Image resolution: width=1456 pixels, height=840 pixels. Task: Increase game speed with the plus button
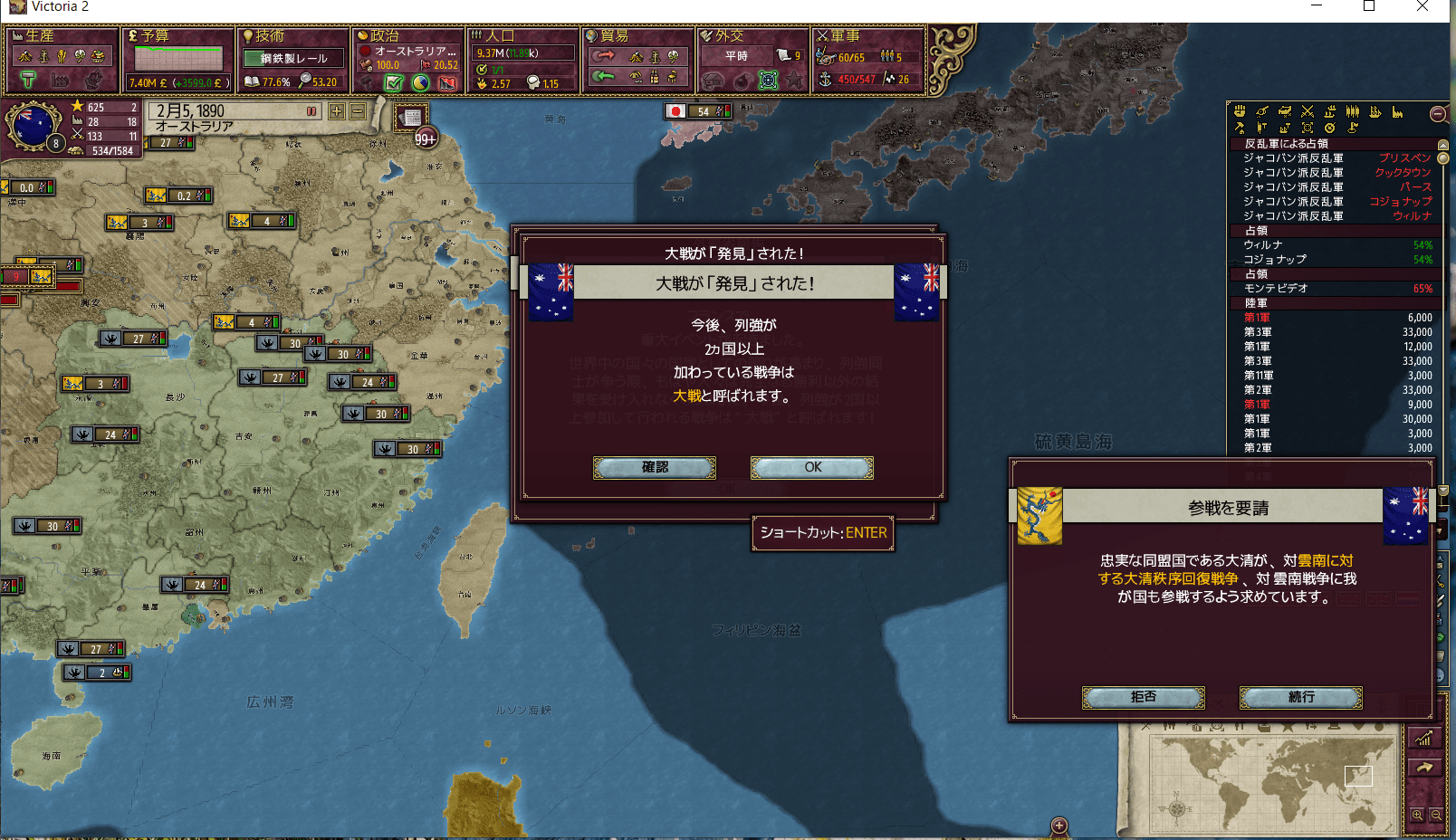(x=337, y=111)
